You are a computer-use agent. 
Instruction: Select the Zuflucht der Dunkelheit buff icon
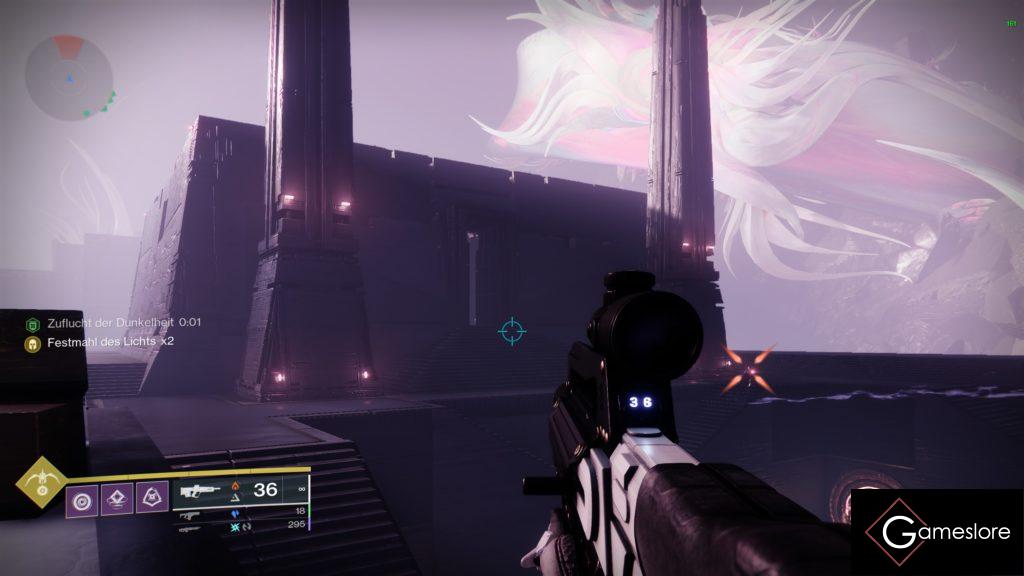[33, 323]
